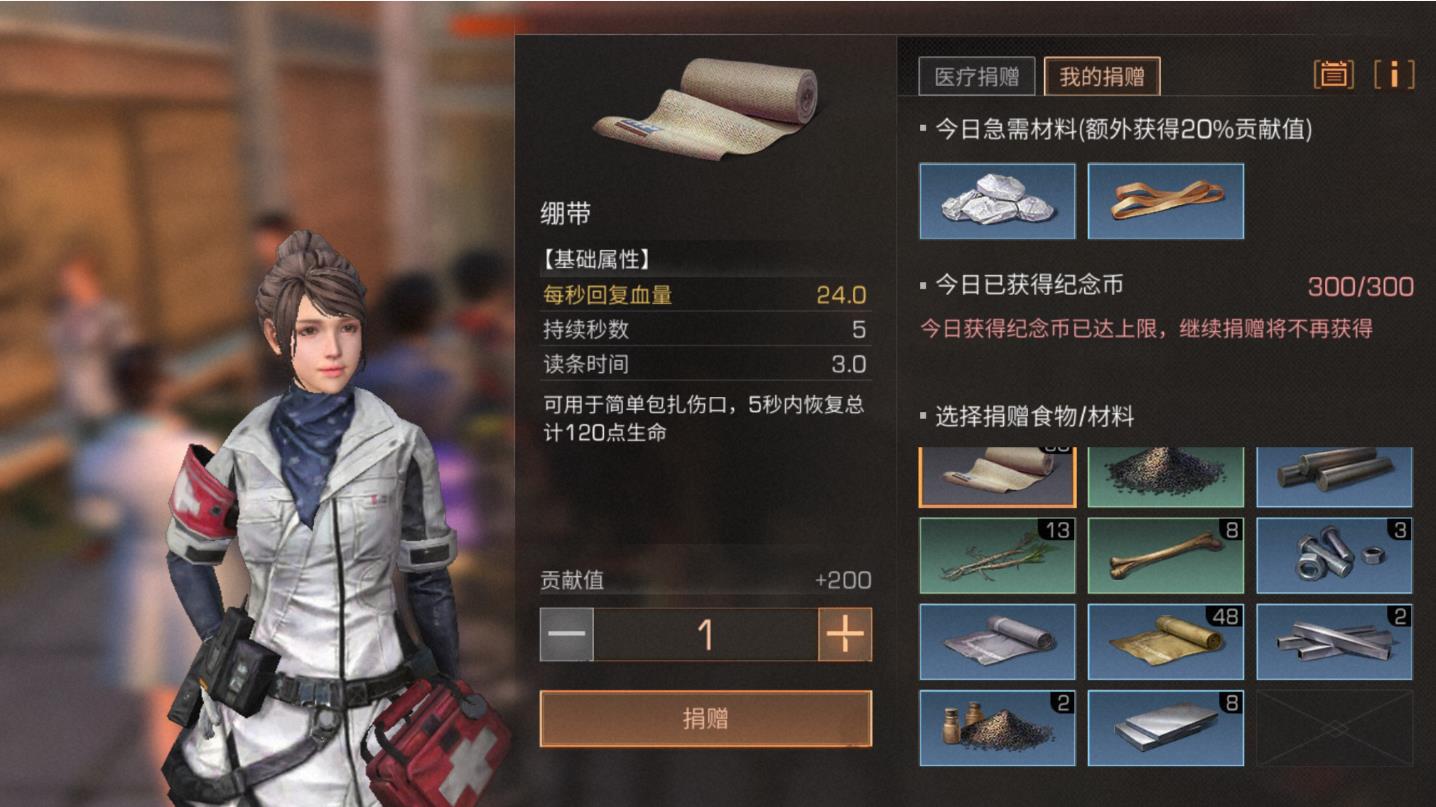Select the steel plates slot

(1166, 727)
